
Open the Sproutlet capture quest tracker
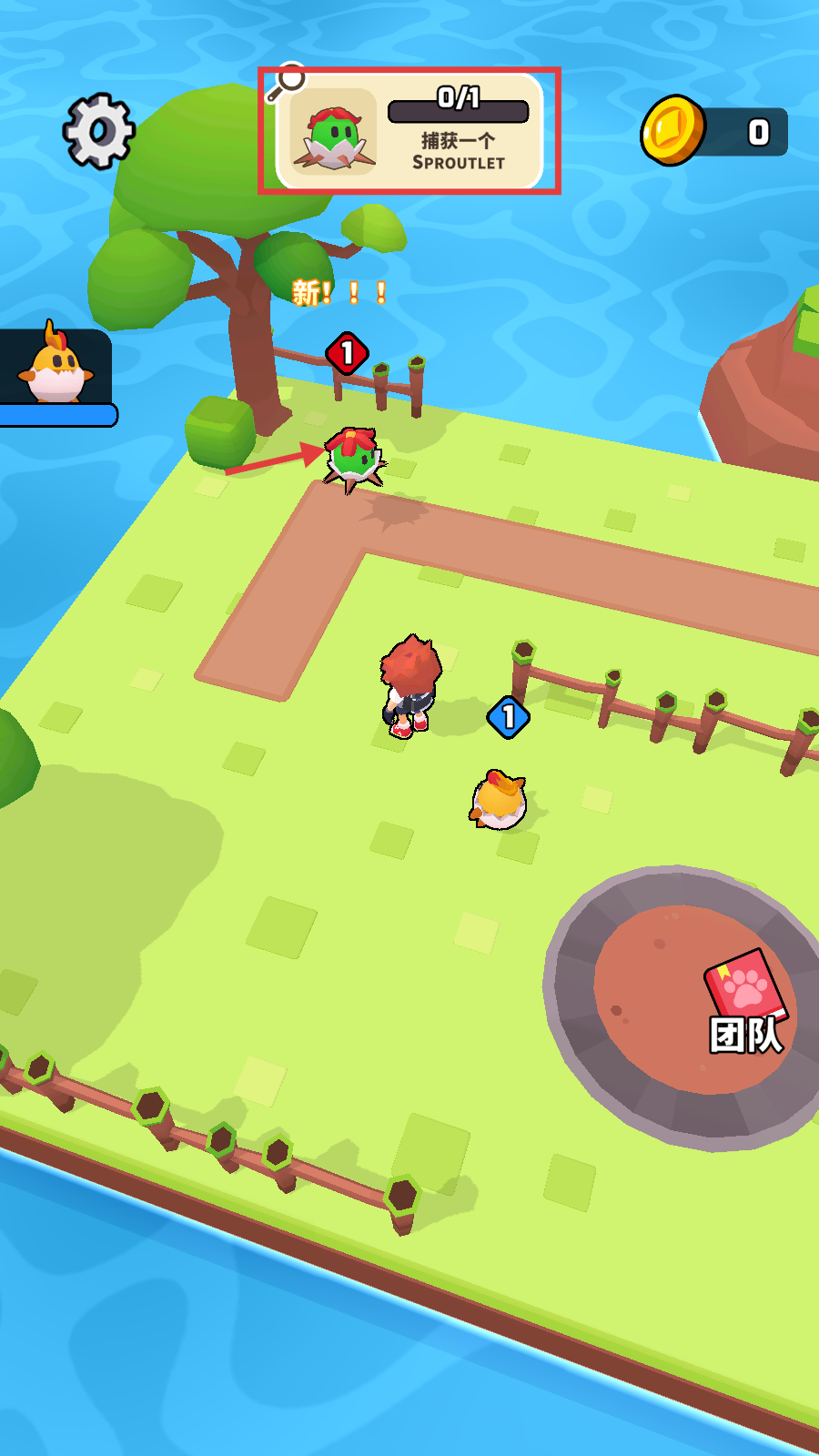(409, 131)
